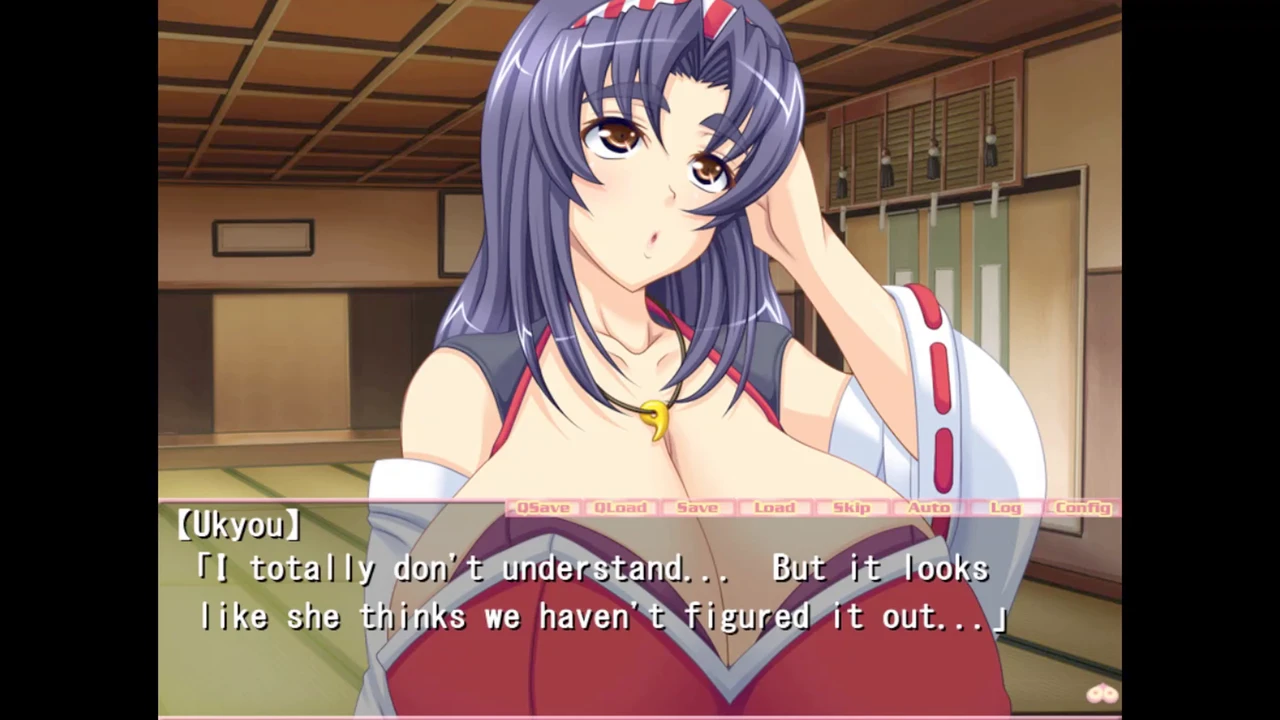Open the Config settings

coord(1083,508)
